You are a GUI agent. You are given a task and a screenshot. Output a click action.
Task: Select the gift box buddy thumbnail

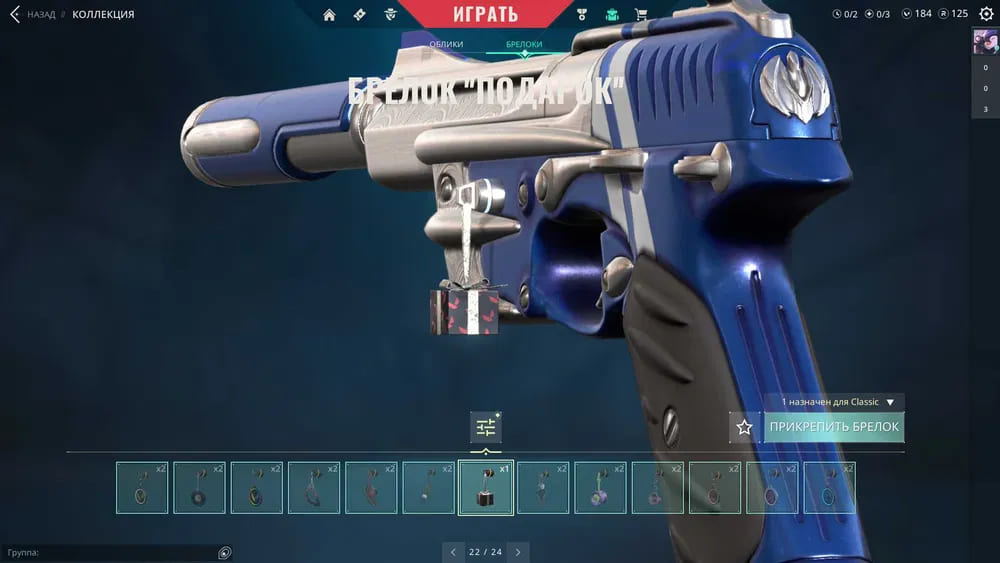(486, 488)
